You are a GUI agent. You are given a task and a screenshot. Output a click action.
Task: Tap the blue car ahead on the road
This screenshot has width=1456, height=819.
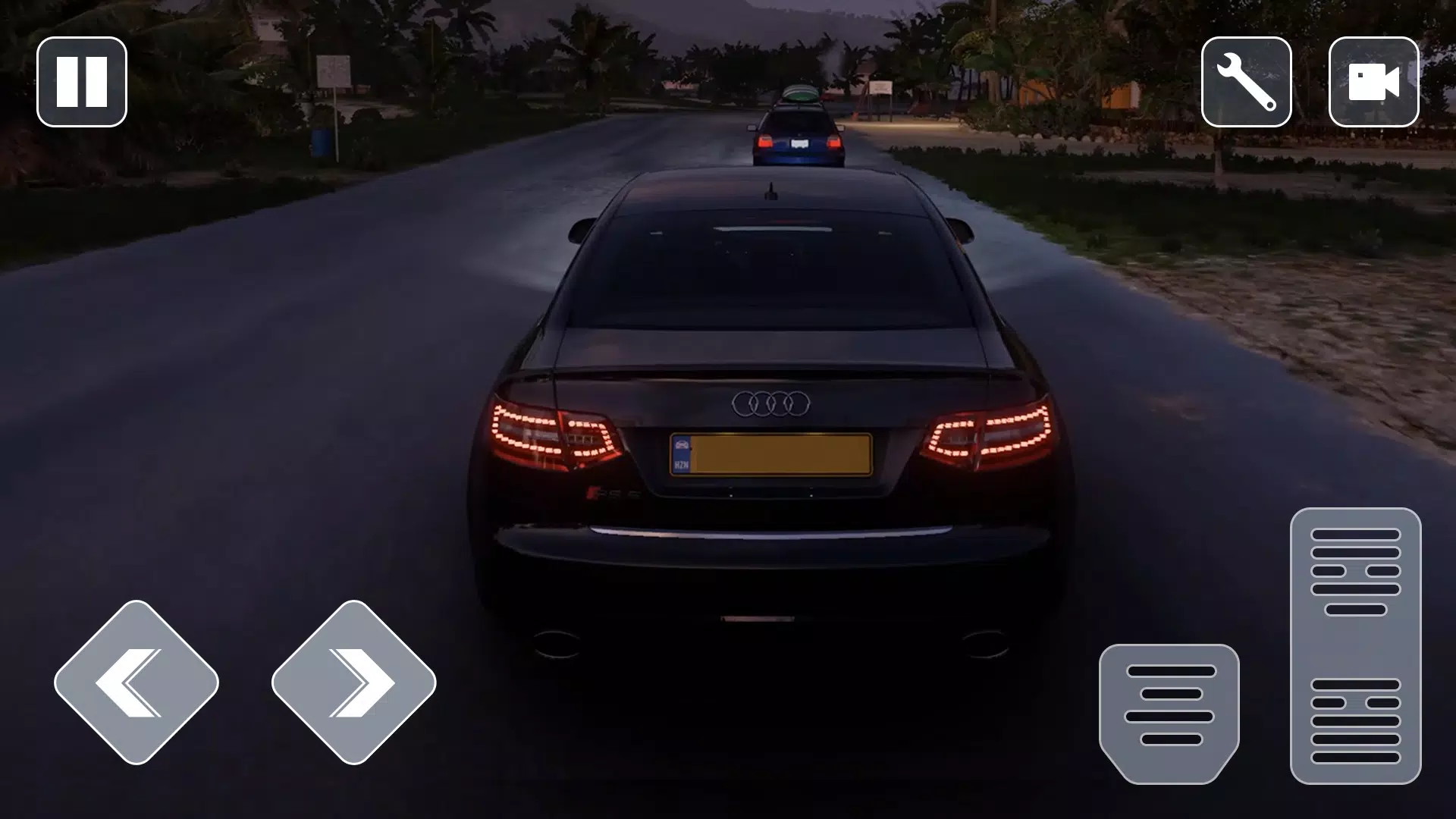tap(800, 129)
